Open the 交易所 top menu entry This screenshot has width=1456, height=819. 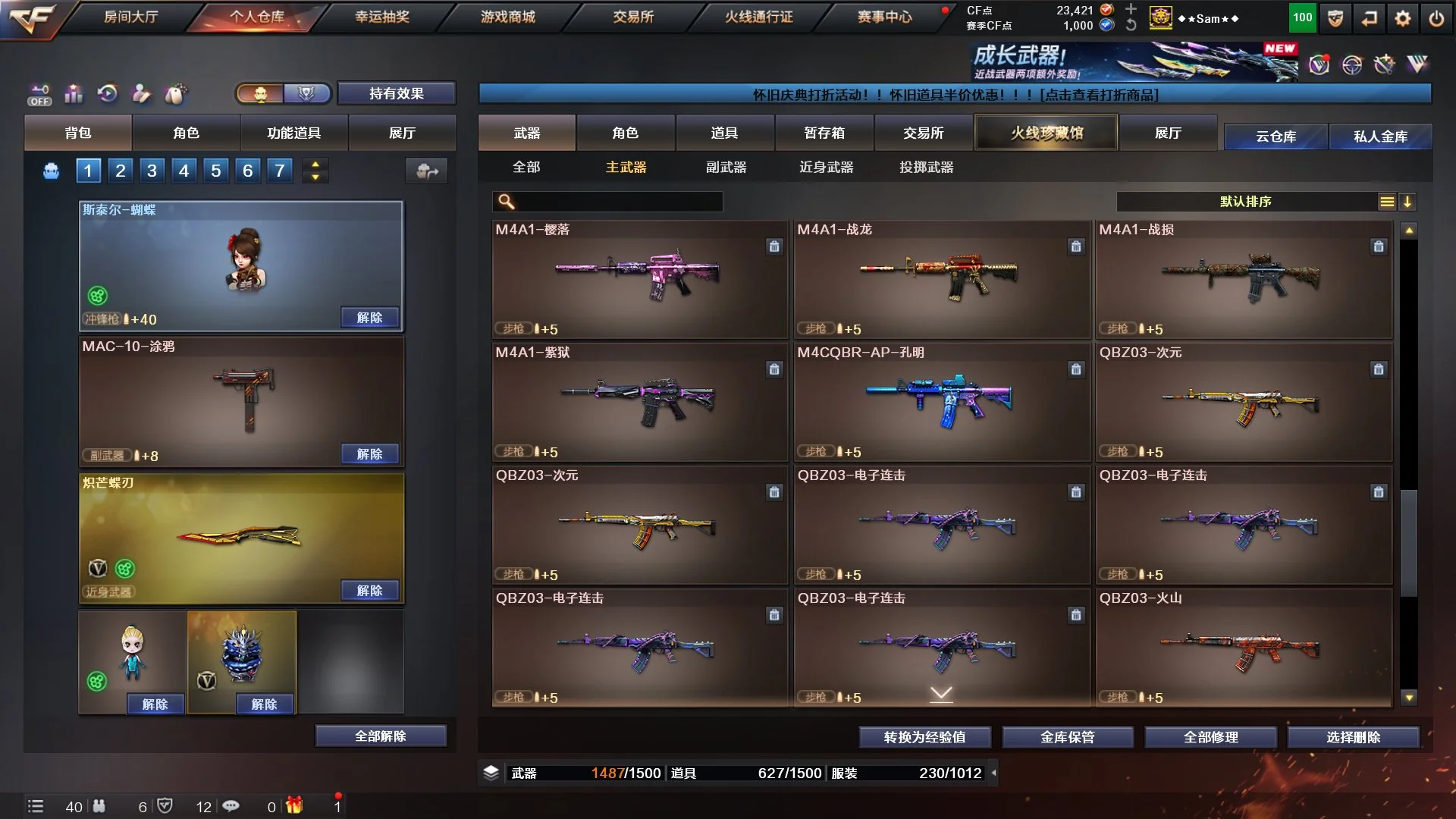[x=633, y=17]
